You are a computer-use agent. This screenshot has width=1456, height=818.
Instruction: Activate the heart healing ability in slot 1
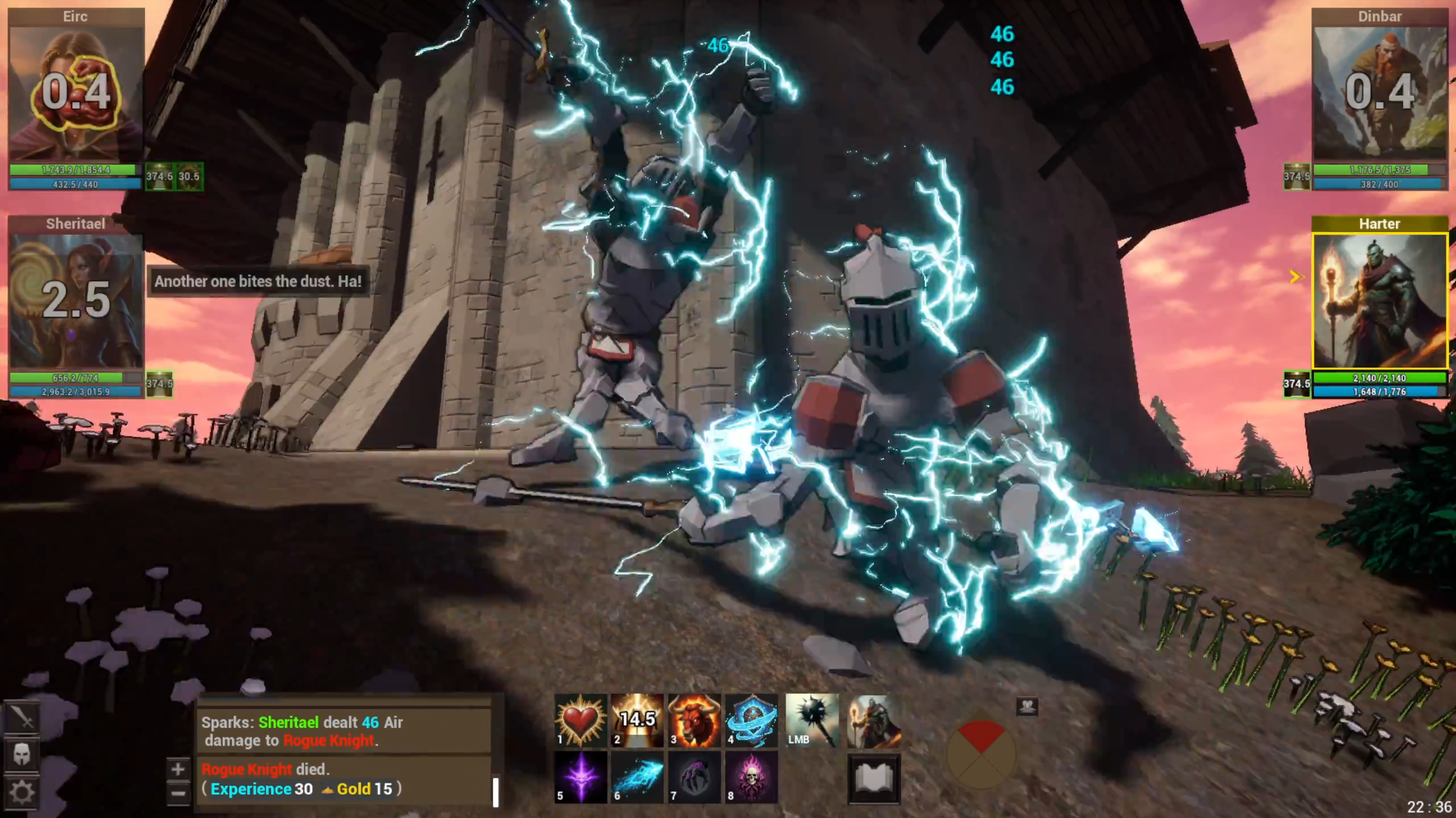coord(579,720)
